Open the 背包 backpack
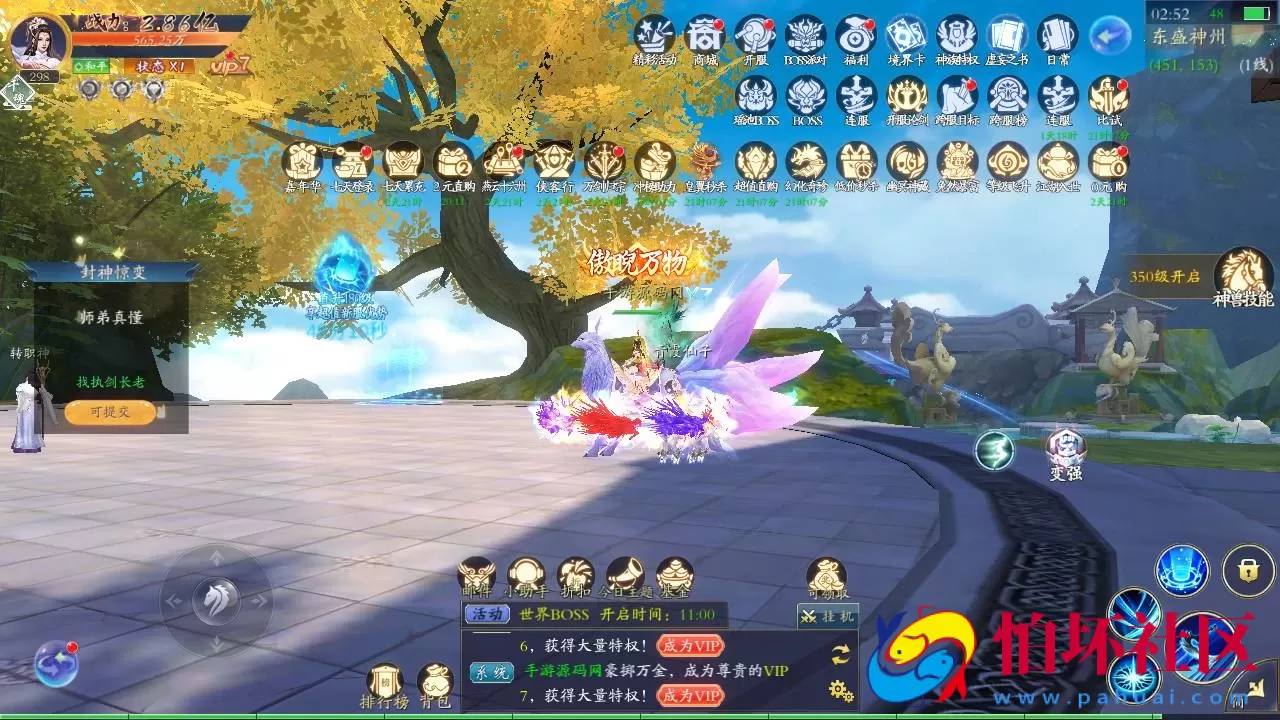1280x720 pixels. click(435, 682)
